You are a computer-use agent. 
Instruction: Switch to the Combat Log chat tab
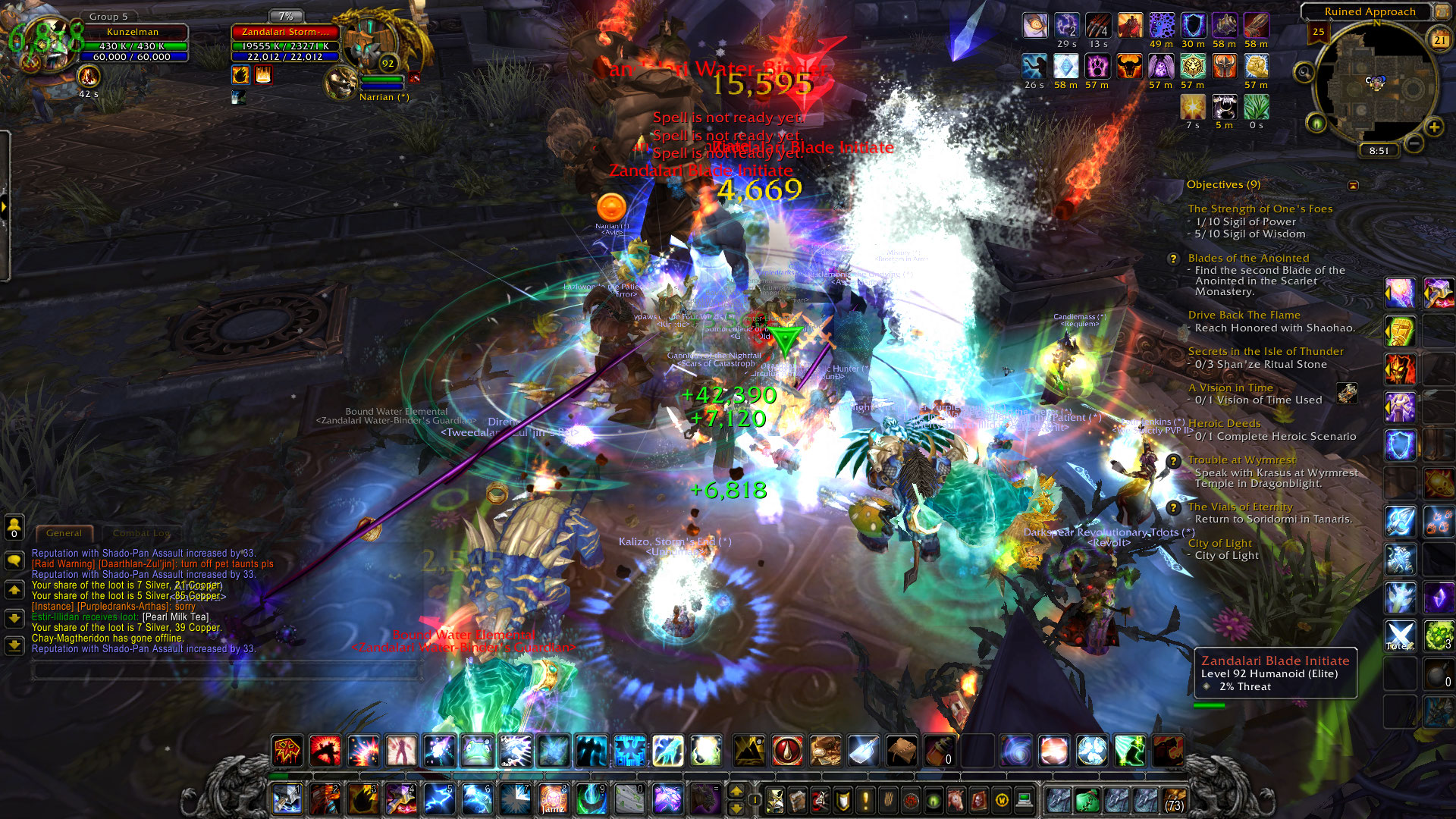click(141, 533)
